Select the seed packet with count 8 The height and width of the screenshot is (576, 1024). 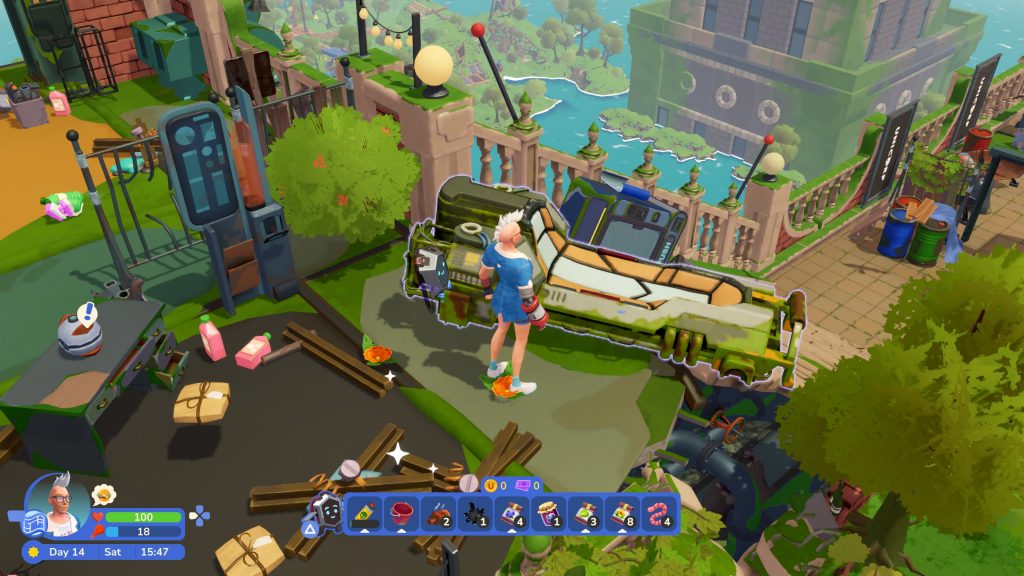pos(623,514)
